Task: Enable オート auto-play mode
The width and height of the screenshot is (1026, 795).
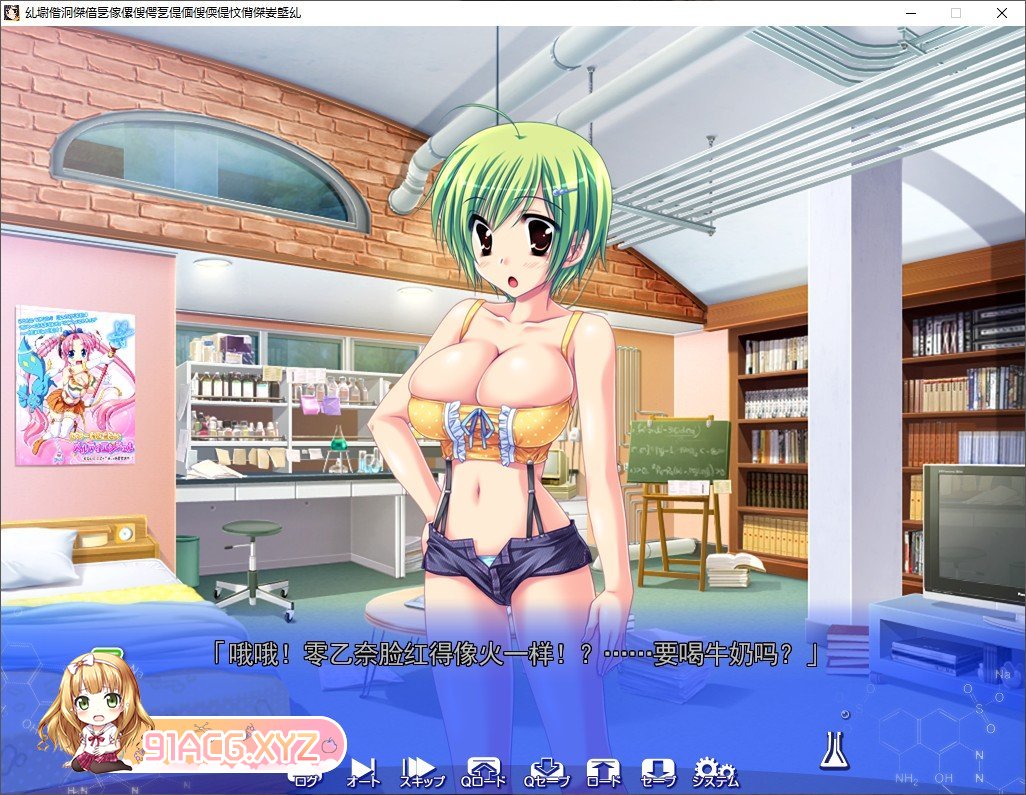Action: [364, 772]
